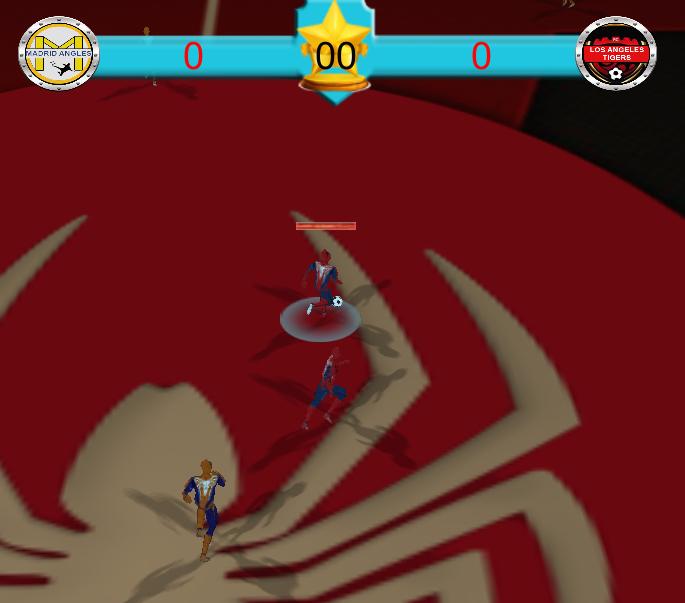This screenshot has height=603, width=685.
Task: Select the Los Angeles Tigers team badge
Action: 616,53
